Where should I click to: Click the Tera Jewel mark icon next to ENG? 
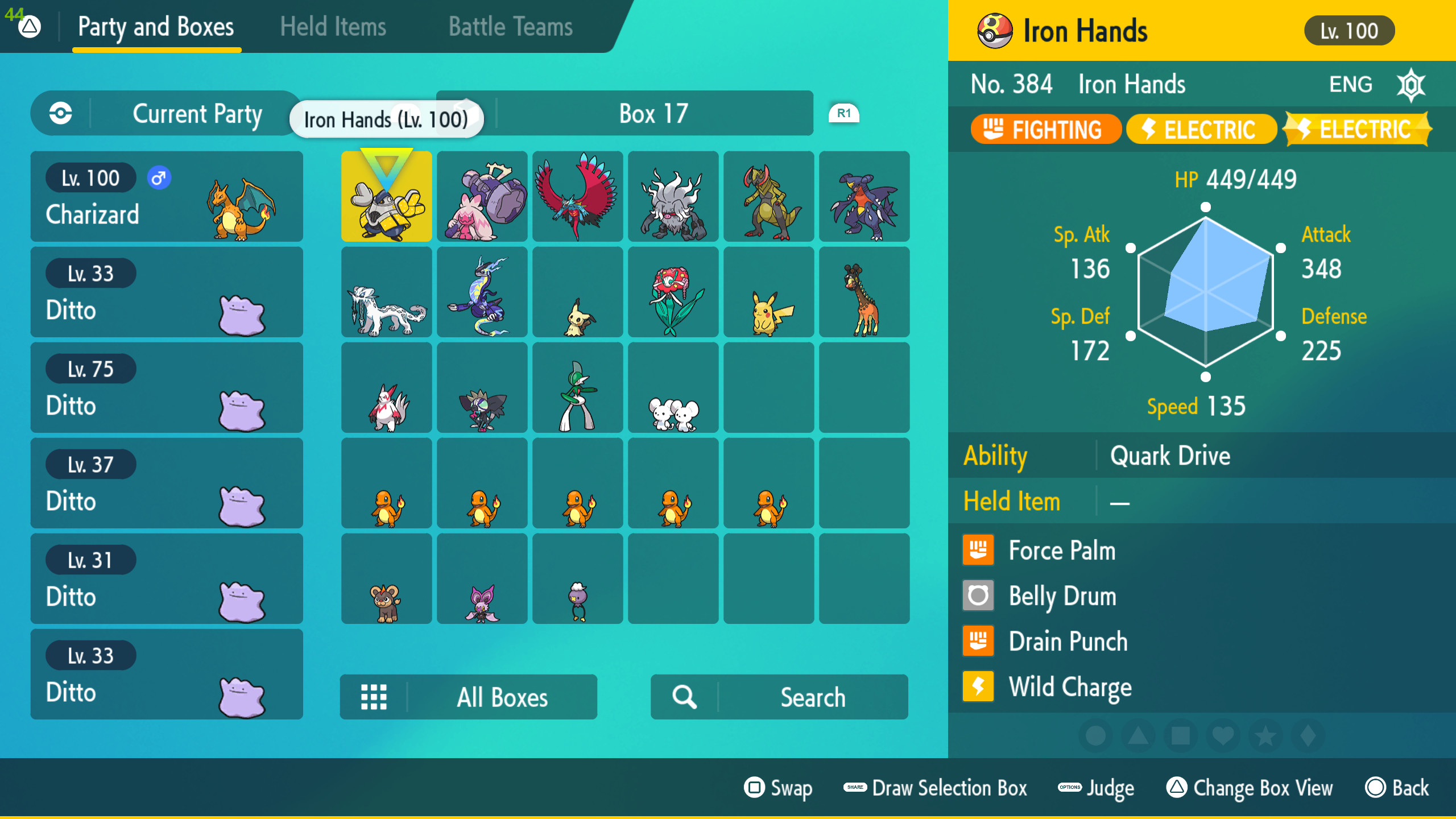pyautogui.click(x=1412, y=84)
